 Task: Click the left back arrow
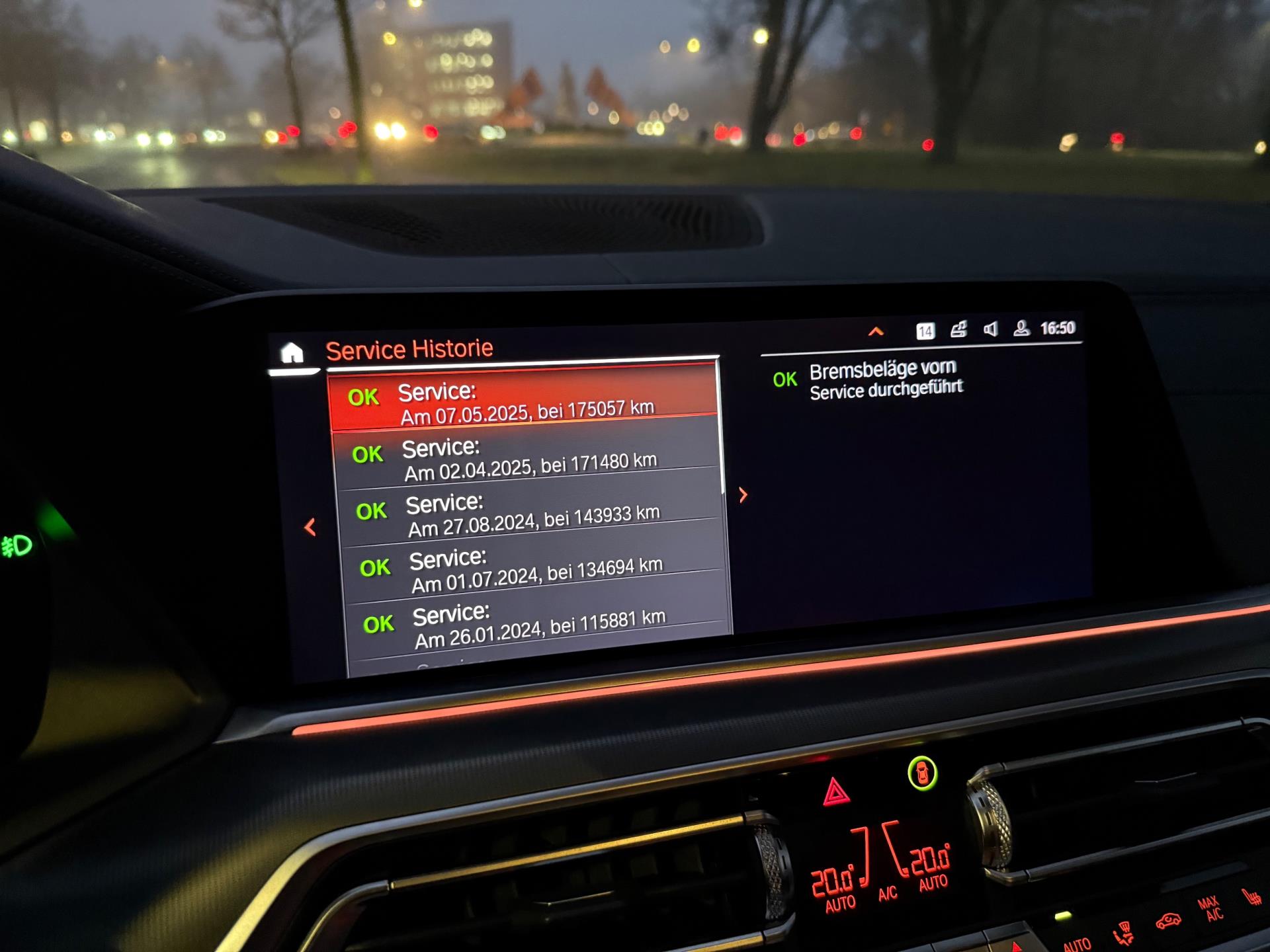coord(310,527)
